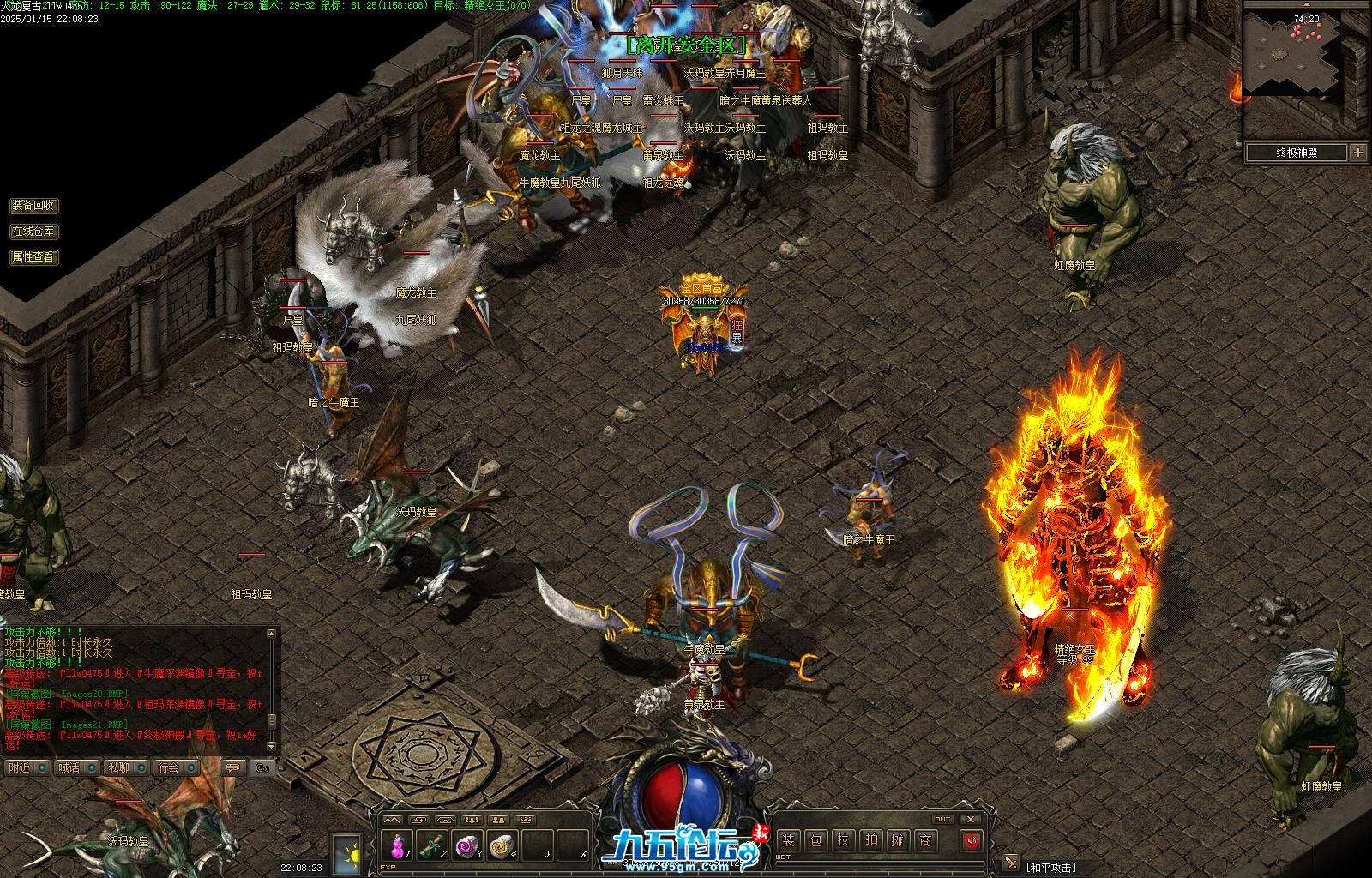The width and height of the screenshot is (1372, 878).
Task: Click the OUT logout button
Action: (x=942, y=819)
